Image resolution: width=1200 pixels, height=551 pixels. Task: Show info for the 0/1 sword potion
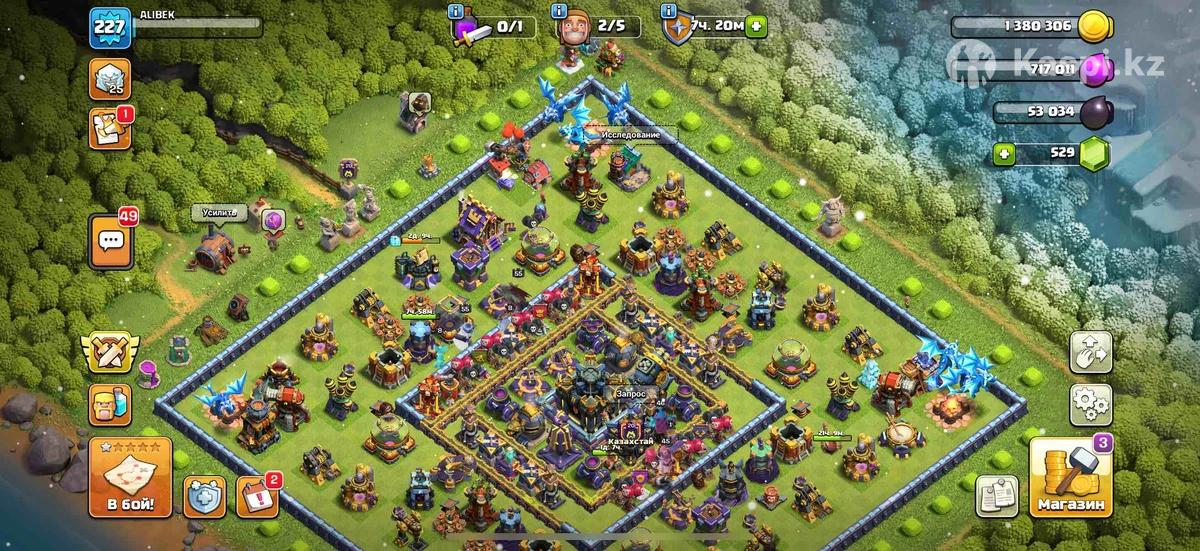click(x=458, y=11)
